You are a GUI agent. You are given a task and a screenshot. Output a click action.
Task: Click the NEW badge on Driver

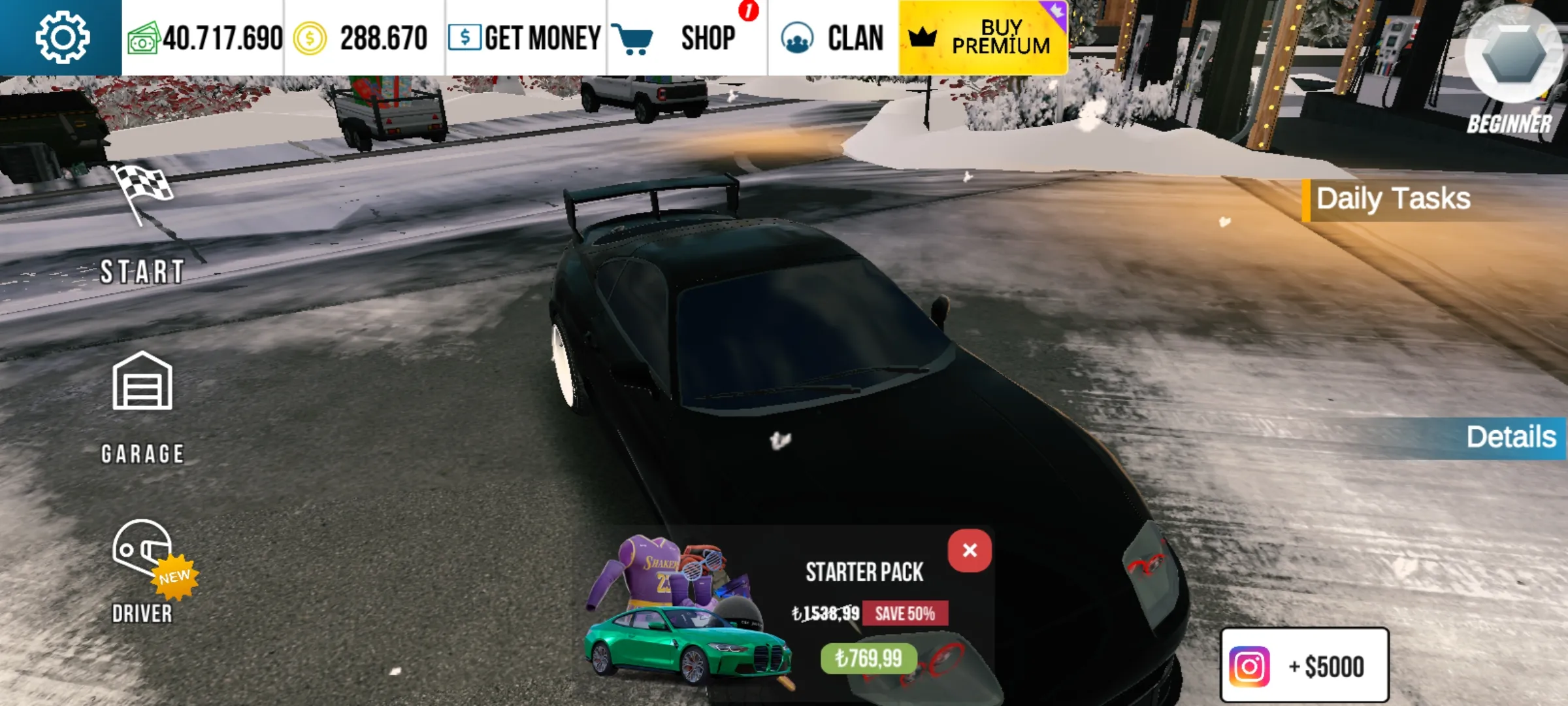[175, 575]
